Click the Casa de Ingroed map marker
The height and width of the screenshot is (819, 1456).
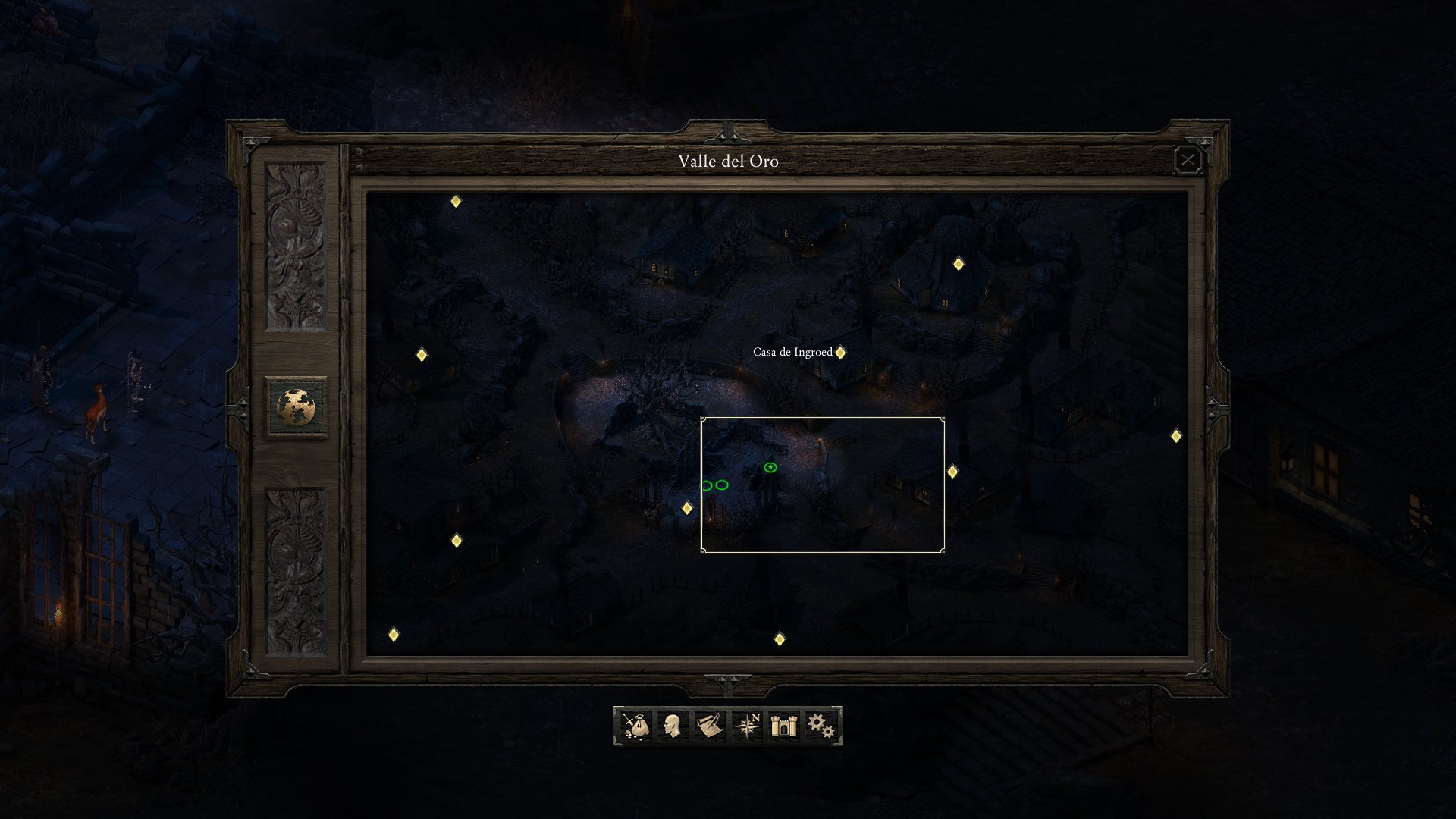tap(839, 352)
